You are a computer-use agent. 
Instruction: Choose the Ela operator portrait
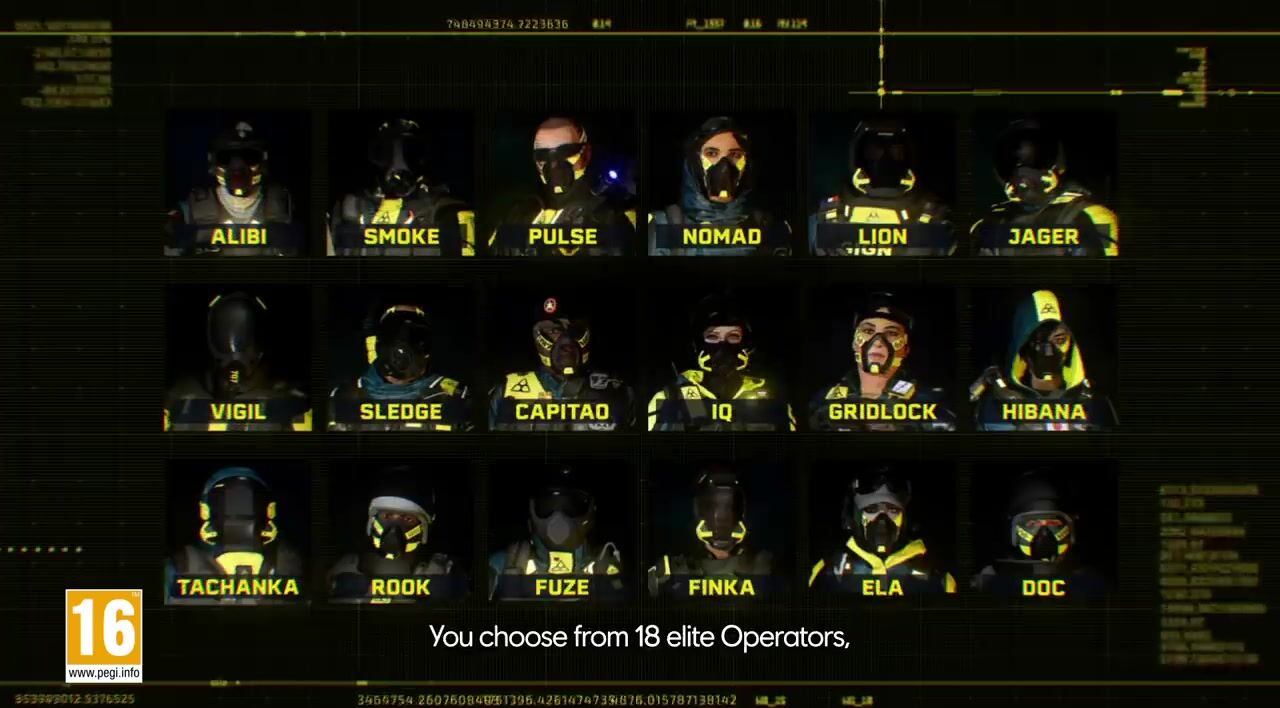883,534
